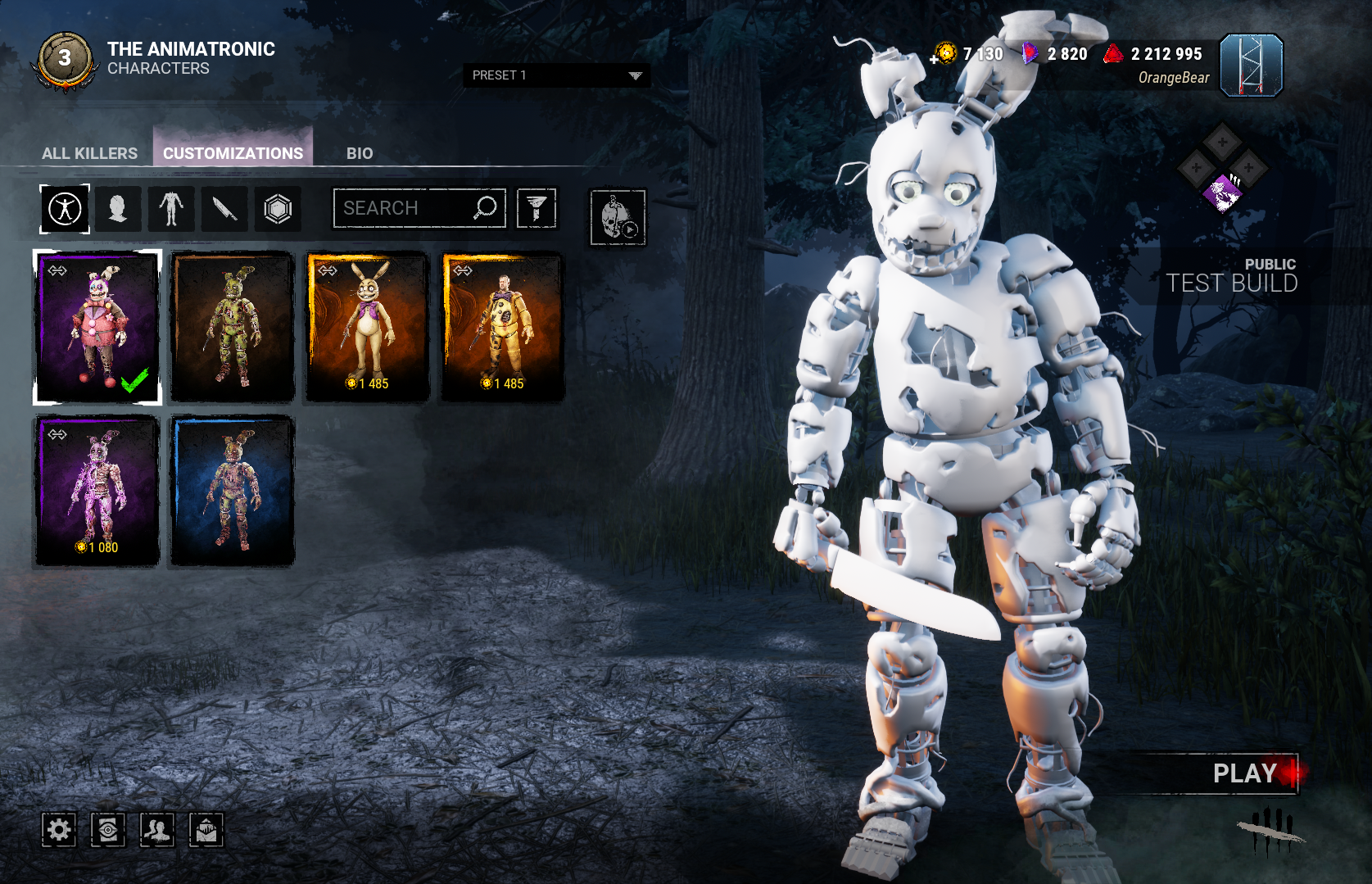1372x884 pixels.
Task: Choose the glowing pink outfit costing 1 080
Action: coord(97,491)
